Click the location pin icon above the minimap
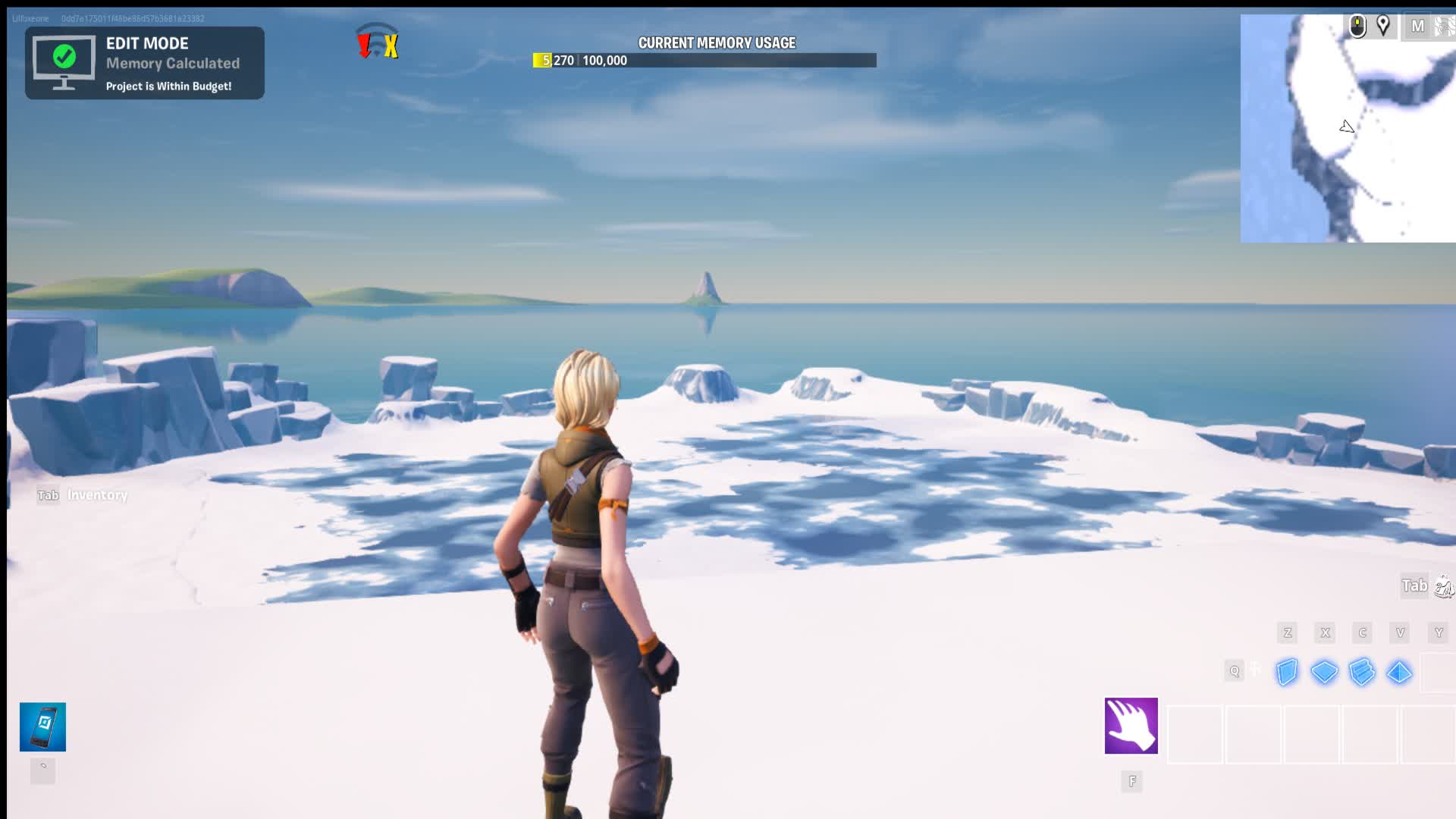This screenshot has width=1456, height=819. 1385,26
